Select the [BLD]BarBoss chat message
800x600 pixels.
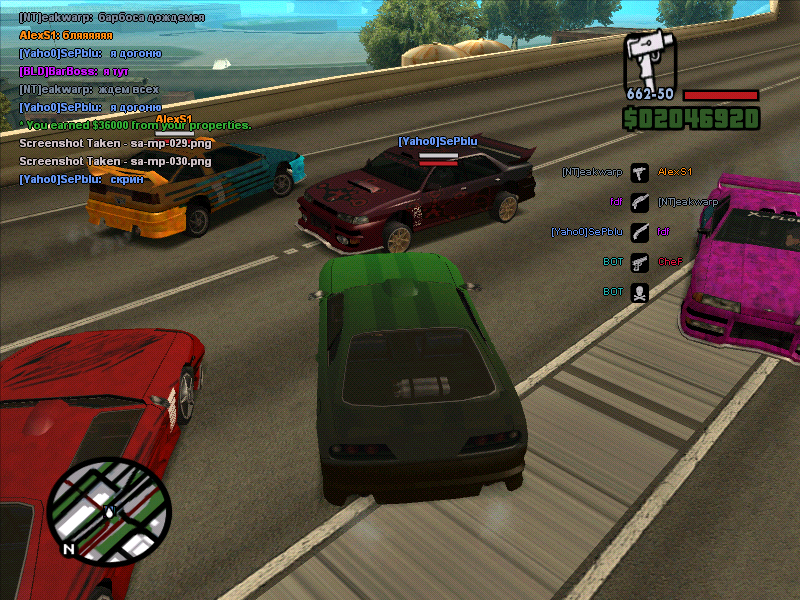(x=75, y=71)
